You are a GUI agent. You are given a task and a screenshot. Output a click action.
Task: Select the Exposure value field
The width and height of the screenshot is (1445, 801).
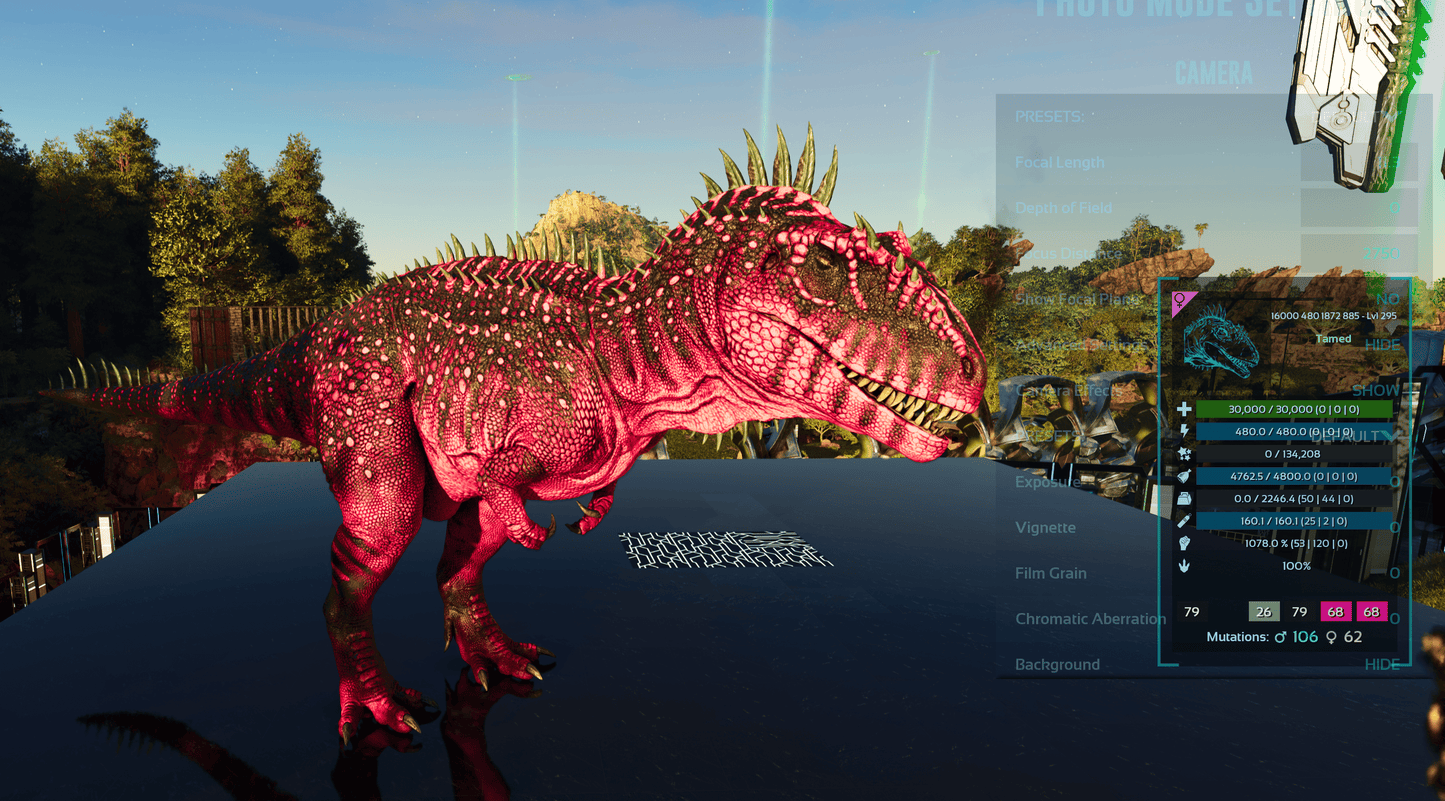1393,482
